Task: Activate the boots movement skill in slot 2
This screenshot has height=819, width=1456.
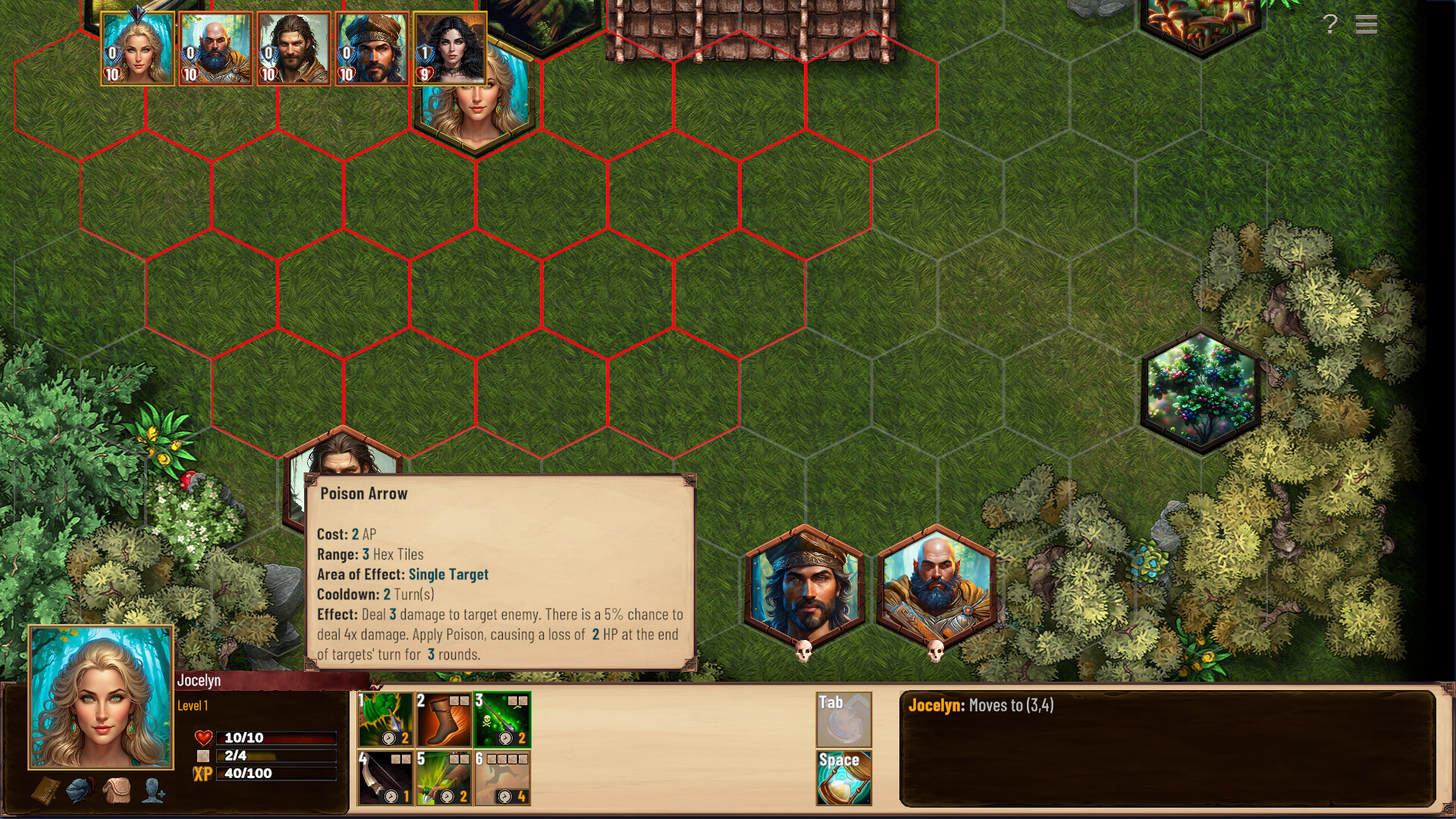Action: (x=442, y=720)
